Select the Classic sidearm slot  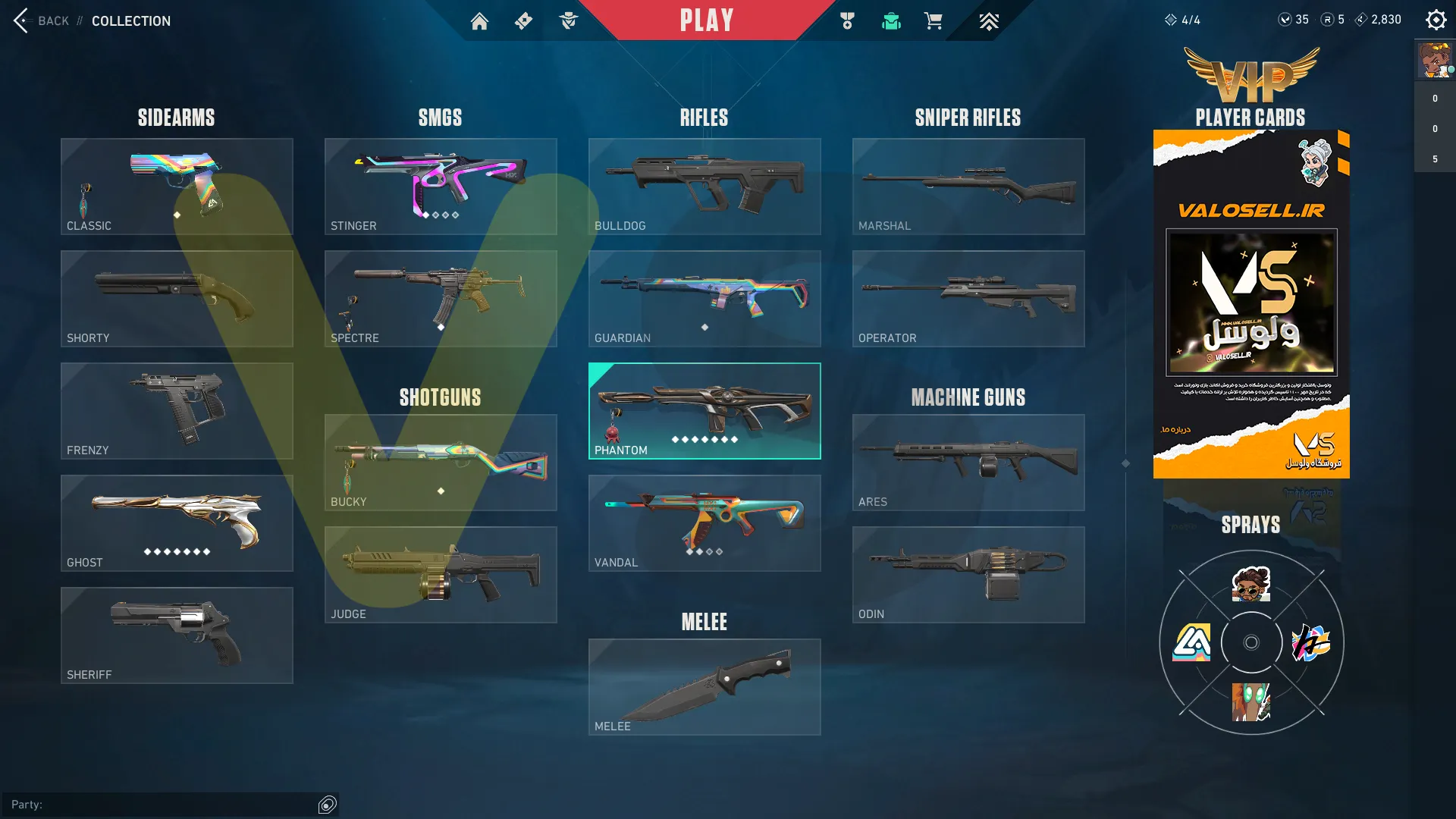(177, 187)
